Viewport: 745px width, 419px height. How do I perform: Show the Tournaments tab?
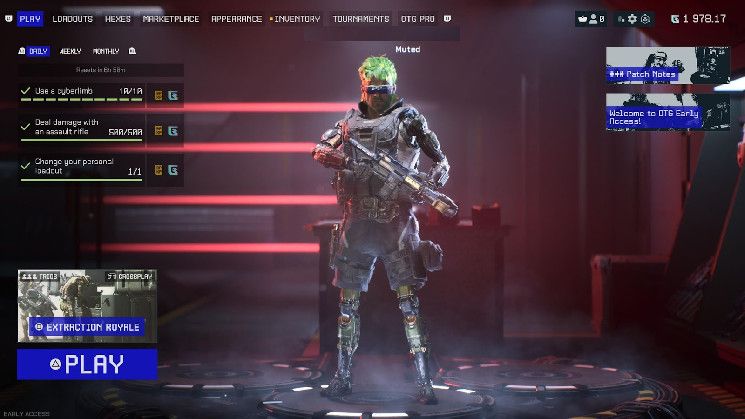click(x=361, y=19)
